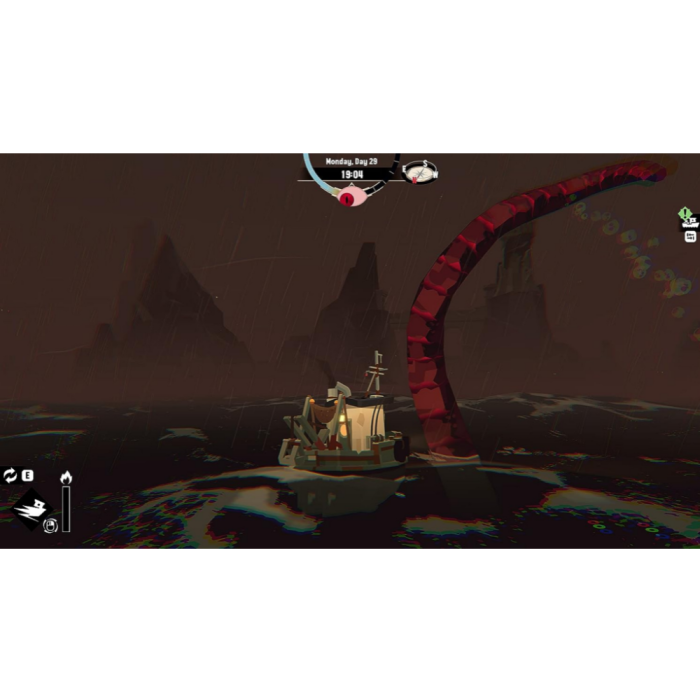Open the cargo boat icon with green alert
The image size is (700, 700).
coord(687,219)
